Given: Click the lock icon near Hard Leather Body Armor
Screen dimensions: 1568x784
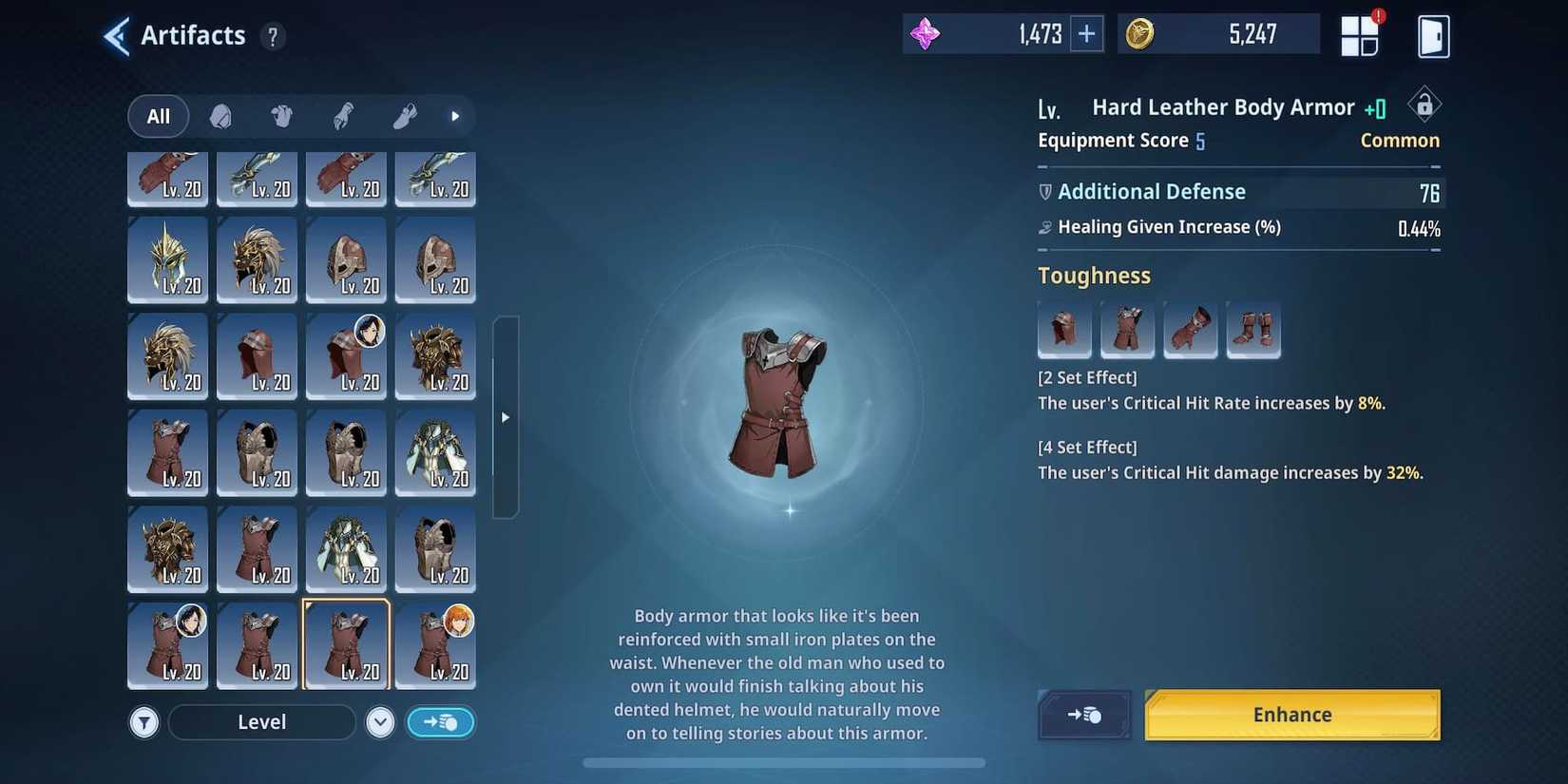Looking at the screenshot, I should click(1423, 105).
